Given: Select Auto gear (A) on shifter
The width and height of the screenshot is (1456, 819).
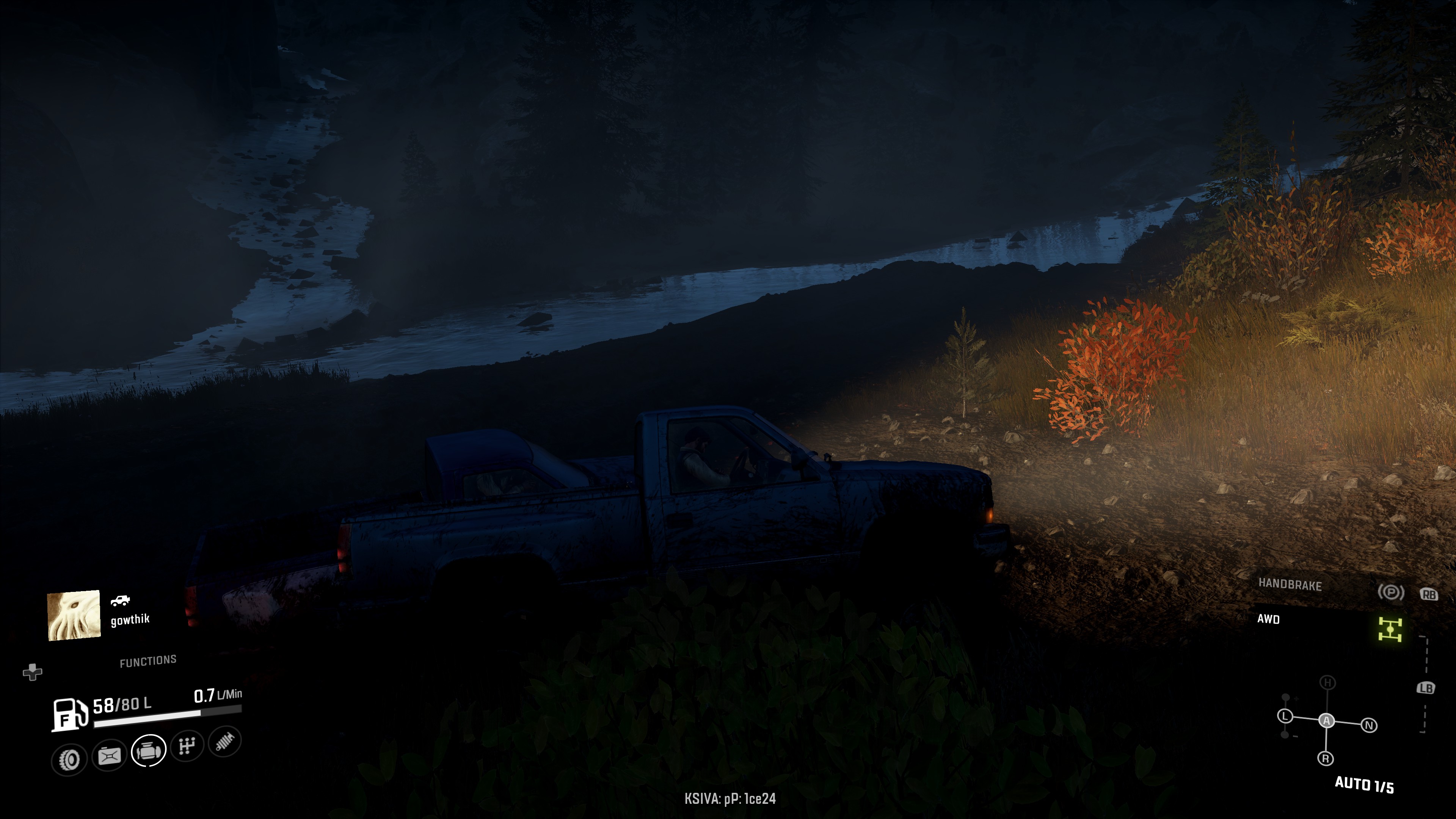Looking at the screenshot, I should click(x=1327, y=721).
